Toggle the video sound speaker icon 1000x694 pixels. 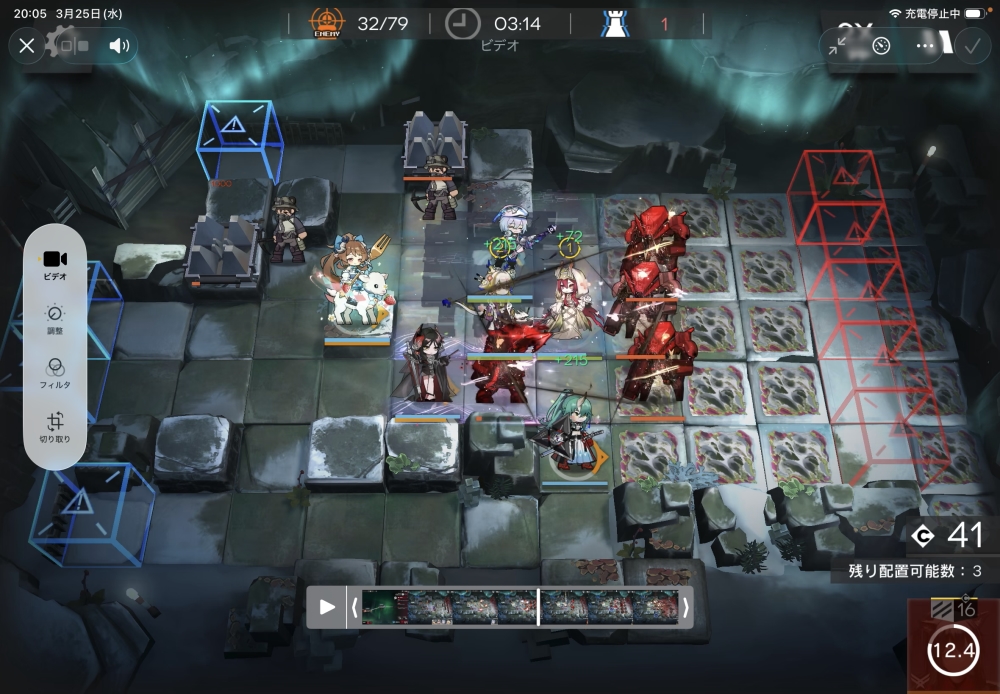[120, 45]
